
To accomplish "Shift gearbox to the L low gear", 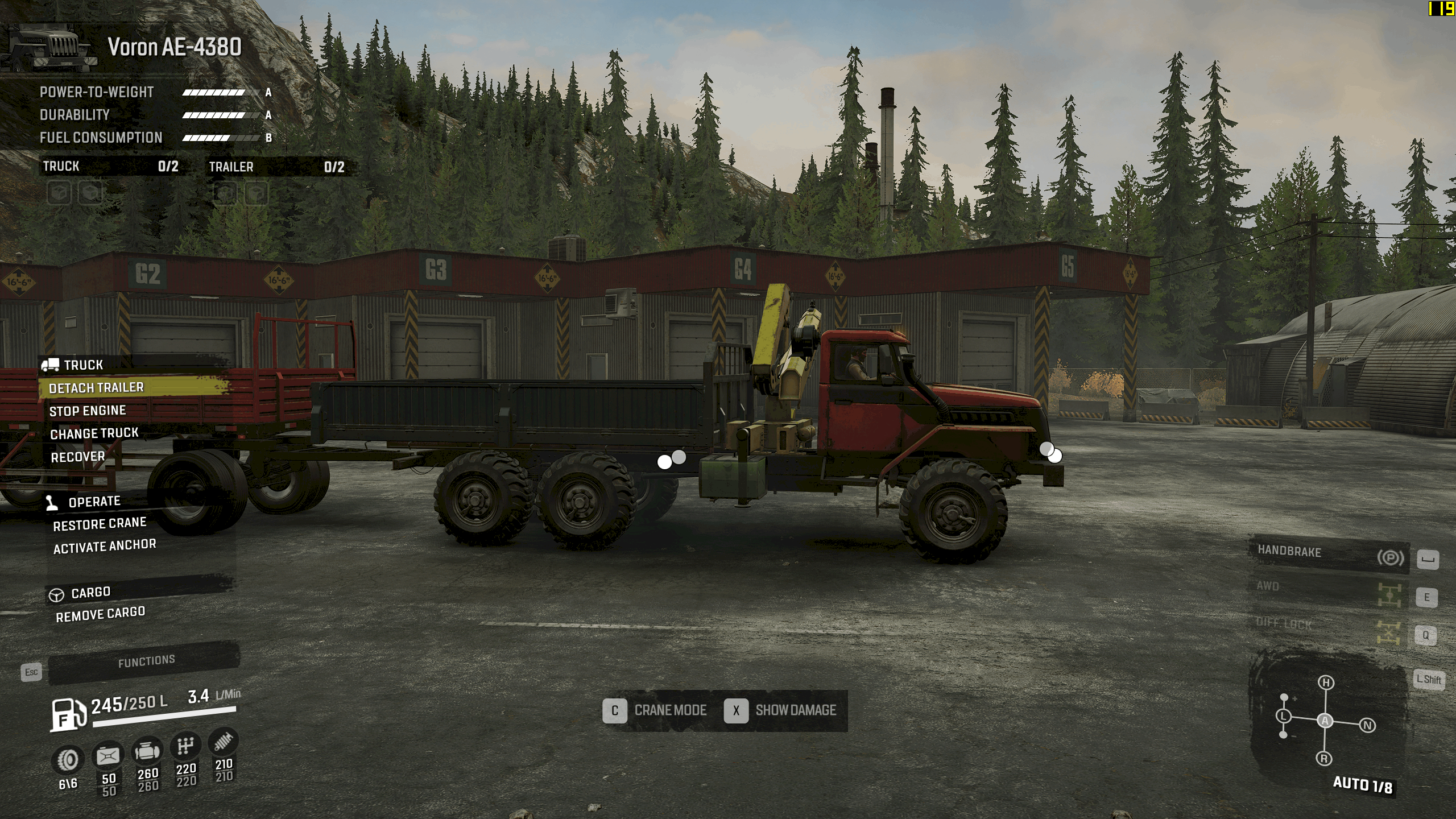I will point(1284,717).
